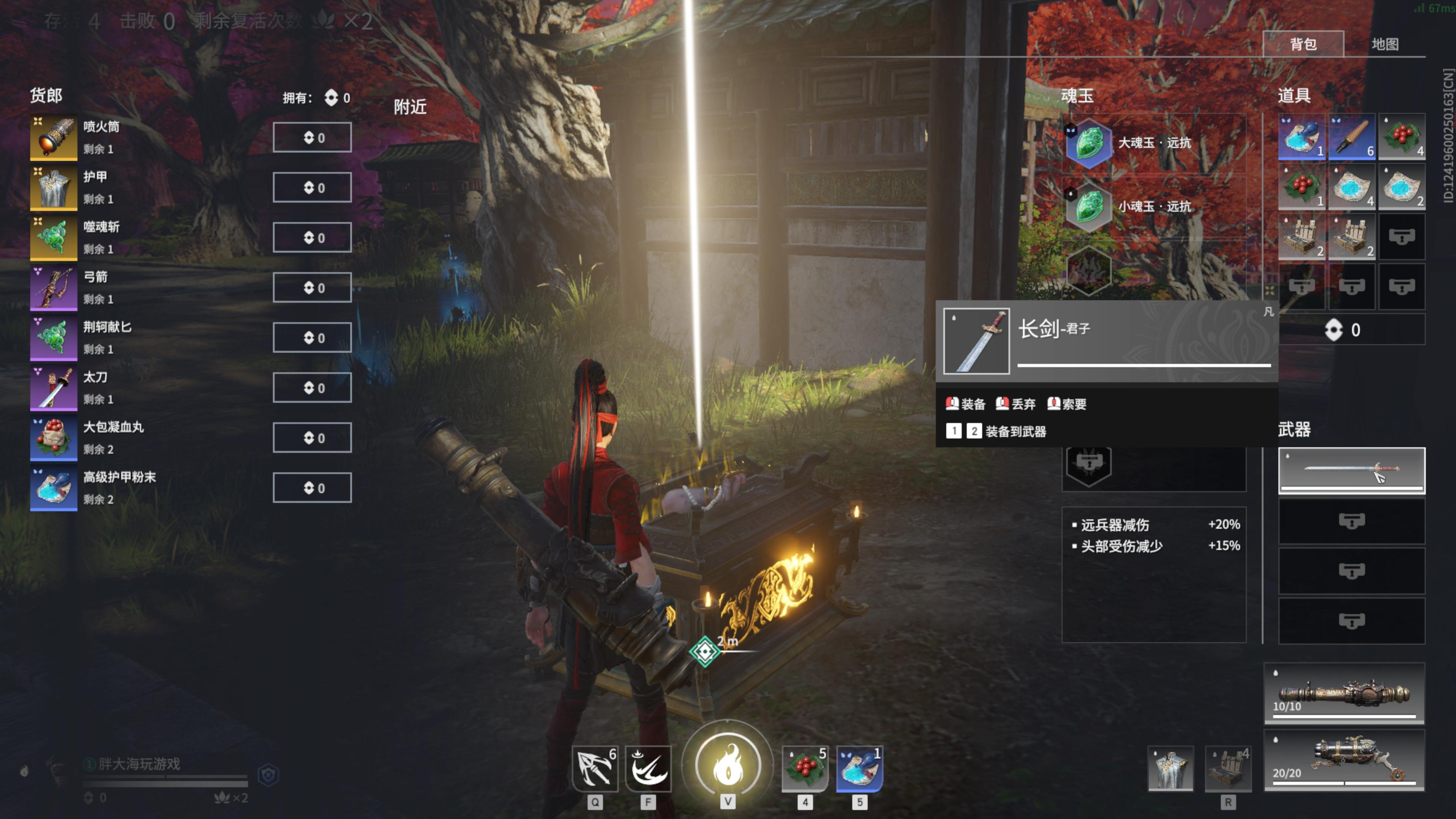The width and height of the screenshot is (1456, 819).
Task: Choose the equipped cannon weapon slot
Action: (x=1343, y=694)
